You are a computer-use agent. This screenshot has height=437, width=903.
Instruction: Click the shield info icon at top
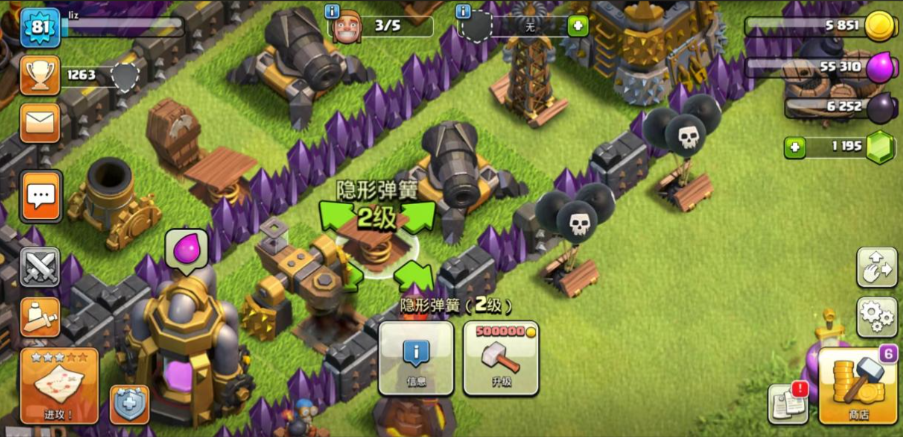463,11
